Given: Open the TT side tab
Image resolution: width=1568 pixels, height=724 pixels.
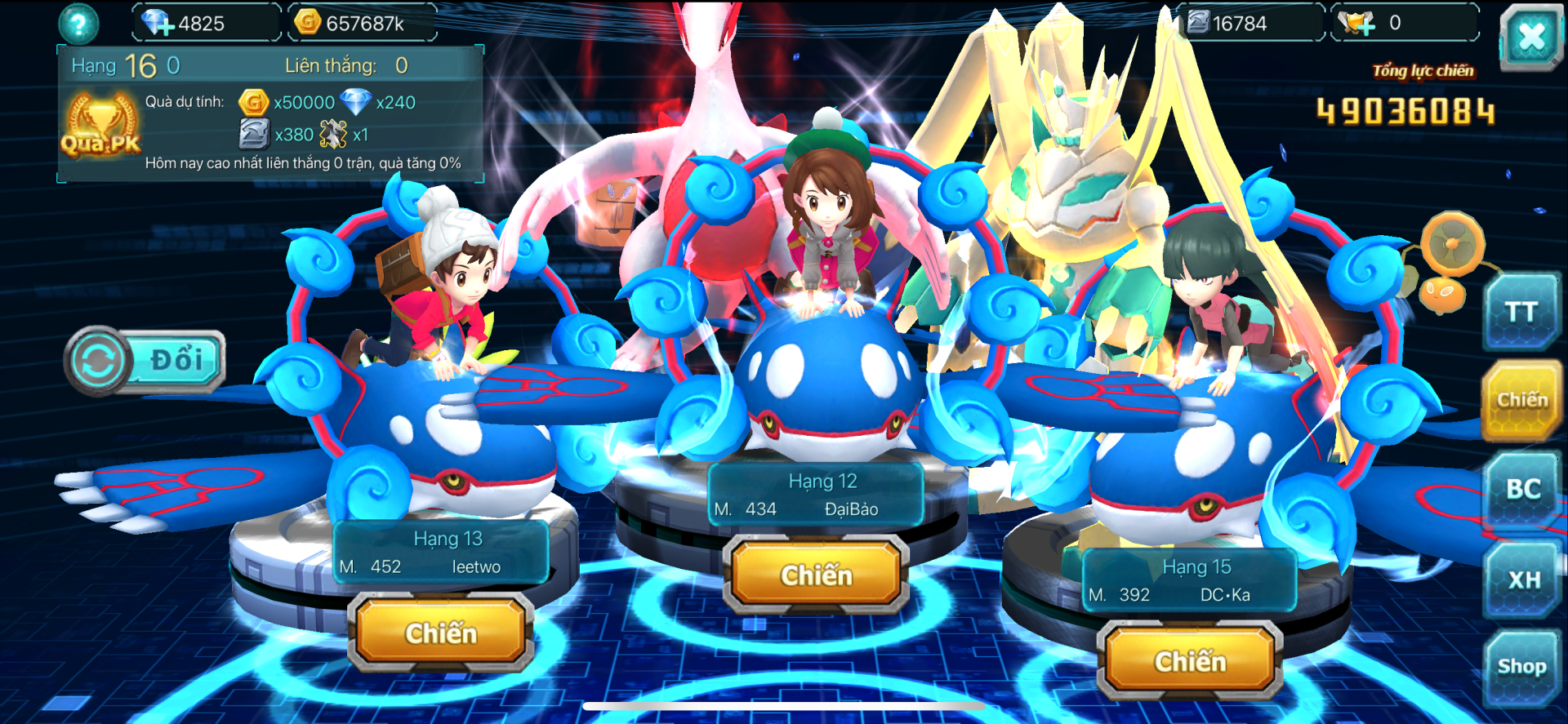Looking at the screenshot, I should click(x=1521, y=312).
